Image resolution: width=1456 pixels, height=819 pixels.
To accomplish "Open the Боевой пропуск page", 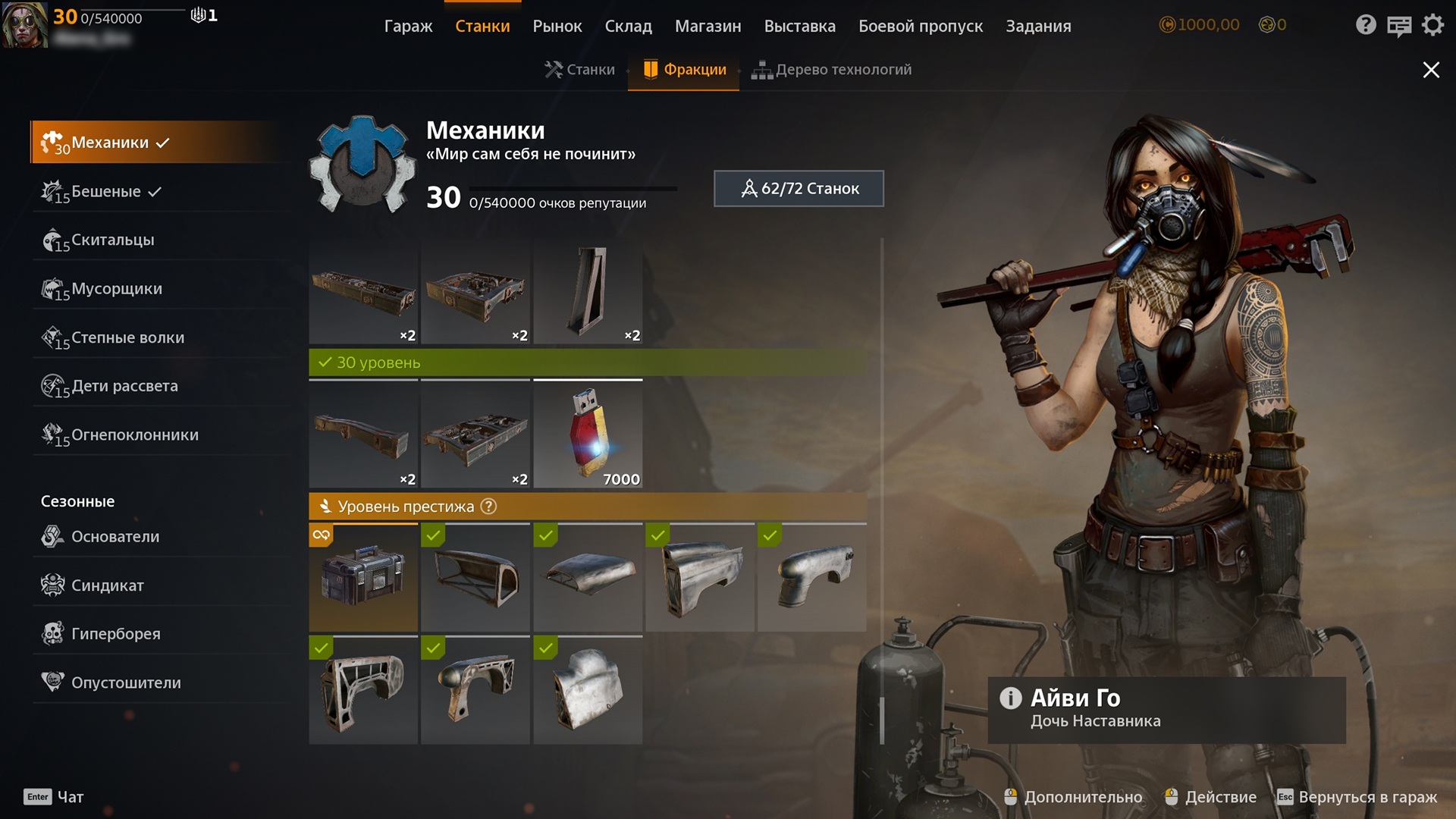I will 920,26.
